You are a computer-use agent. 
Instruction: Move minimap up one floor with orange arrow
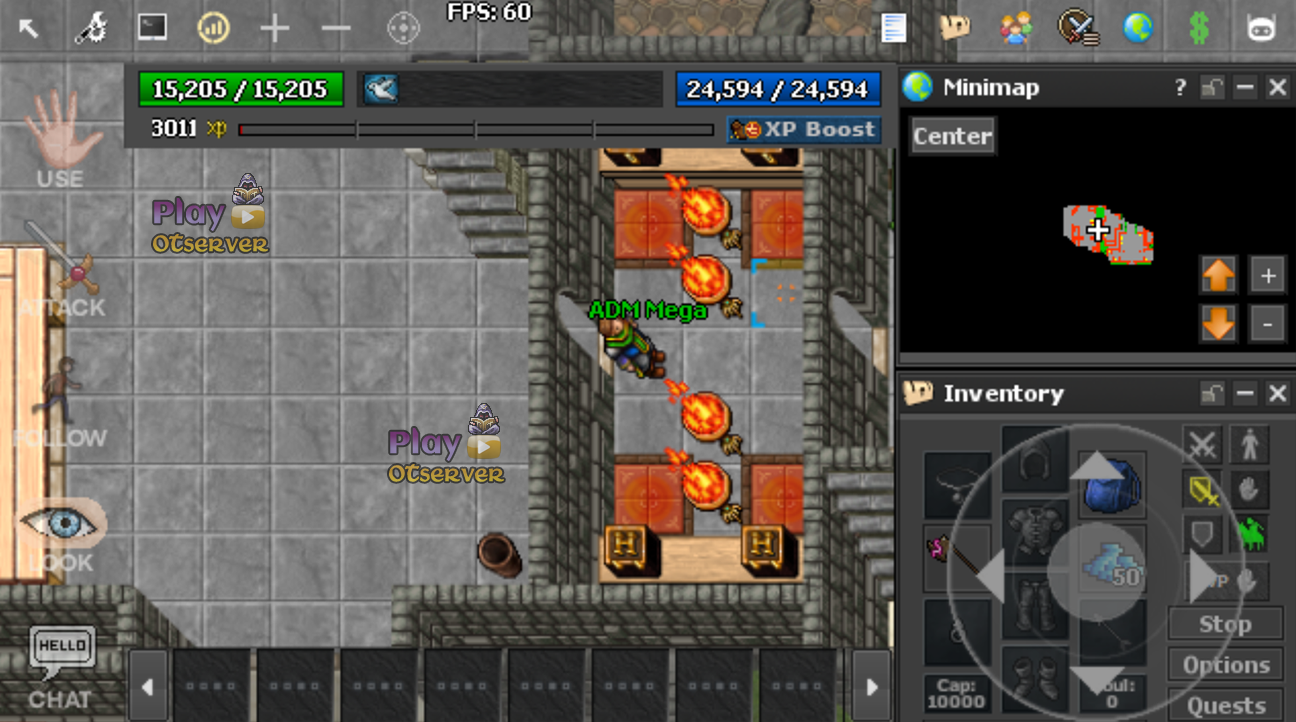coord(1218,276)
